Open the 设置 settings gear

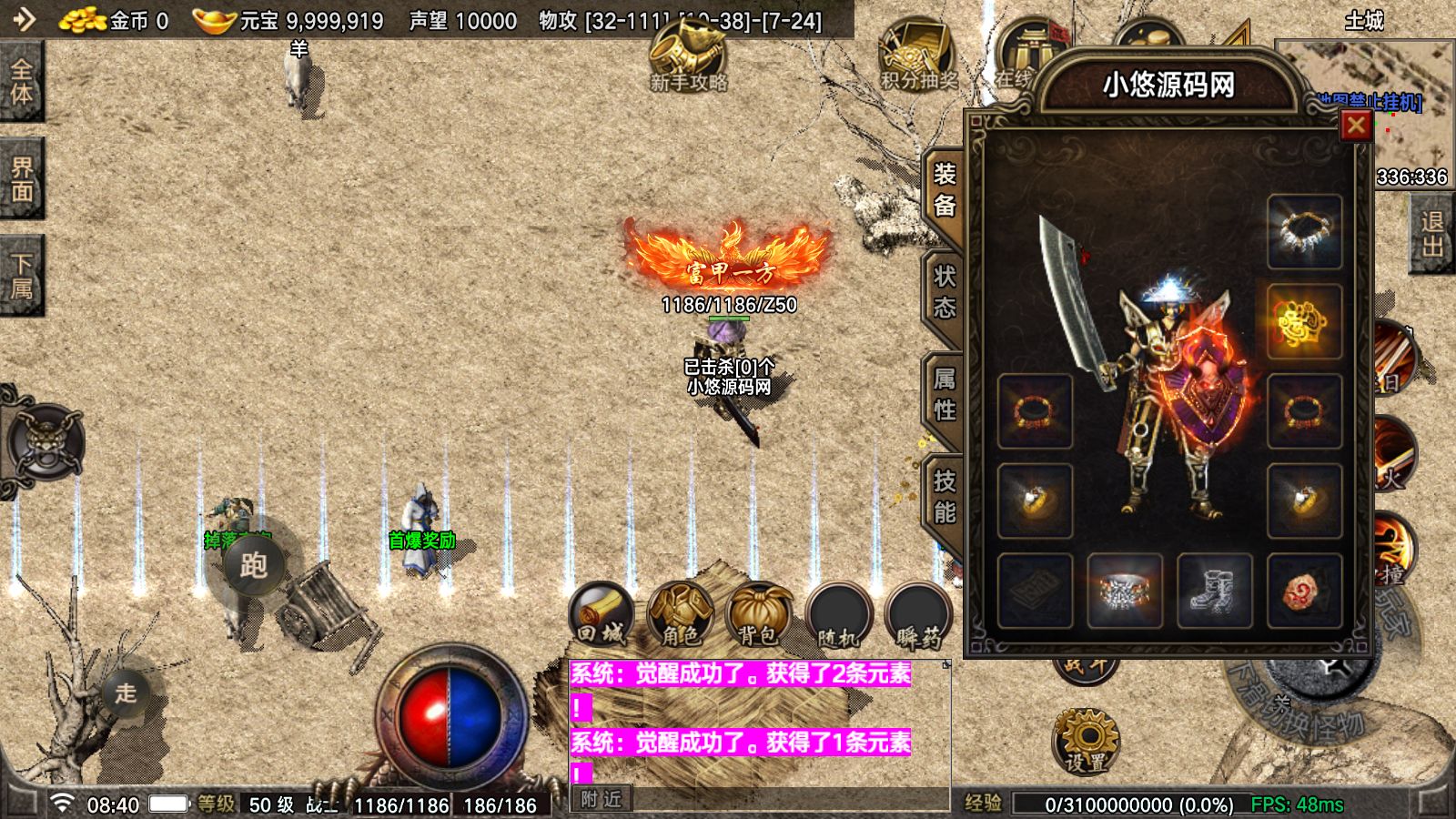coord(1086,740)
